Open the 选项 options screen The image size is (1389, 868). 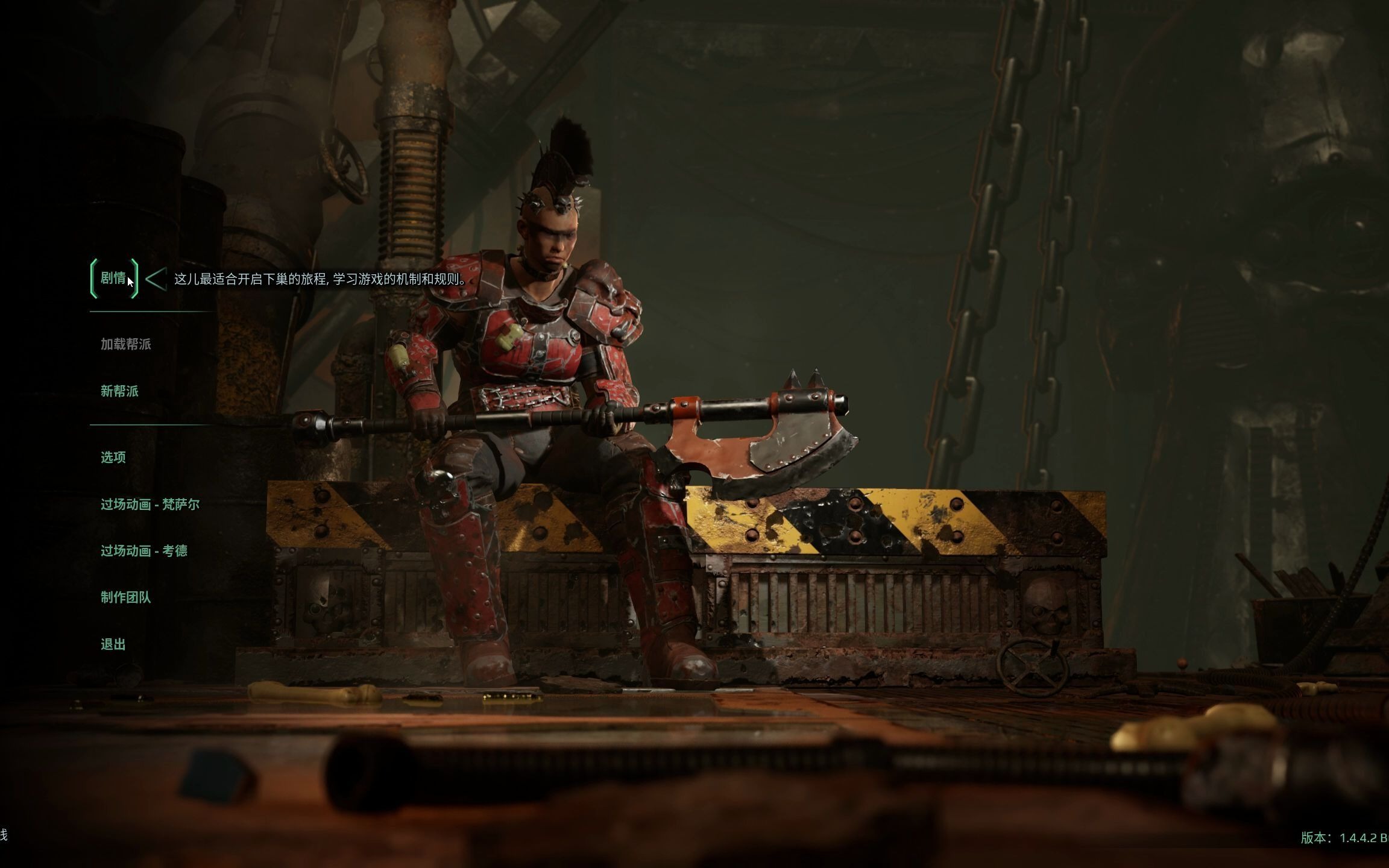click(x=113, y=457)
